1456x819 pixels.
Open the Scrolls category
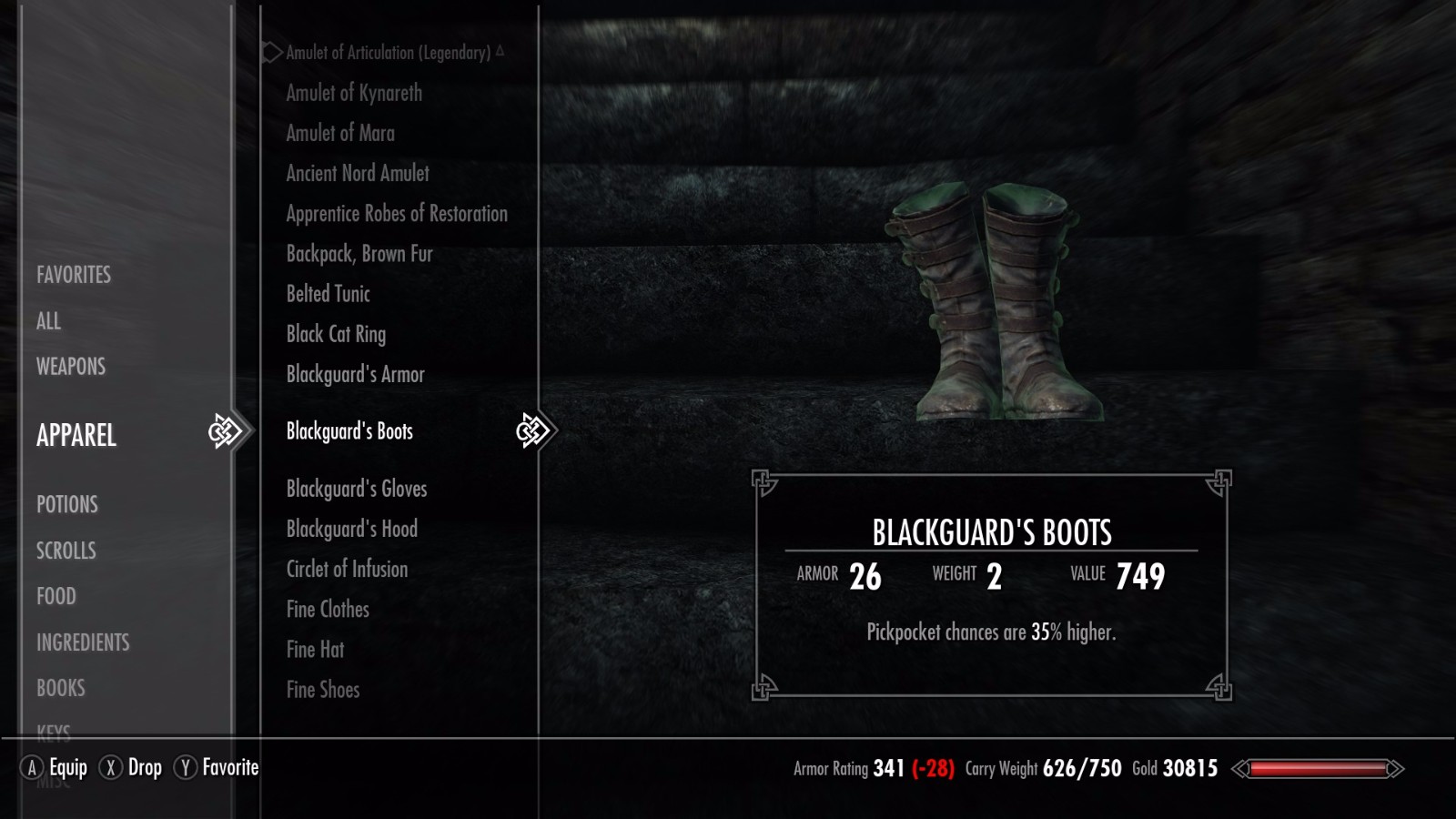coord(66,551)
